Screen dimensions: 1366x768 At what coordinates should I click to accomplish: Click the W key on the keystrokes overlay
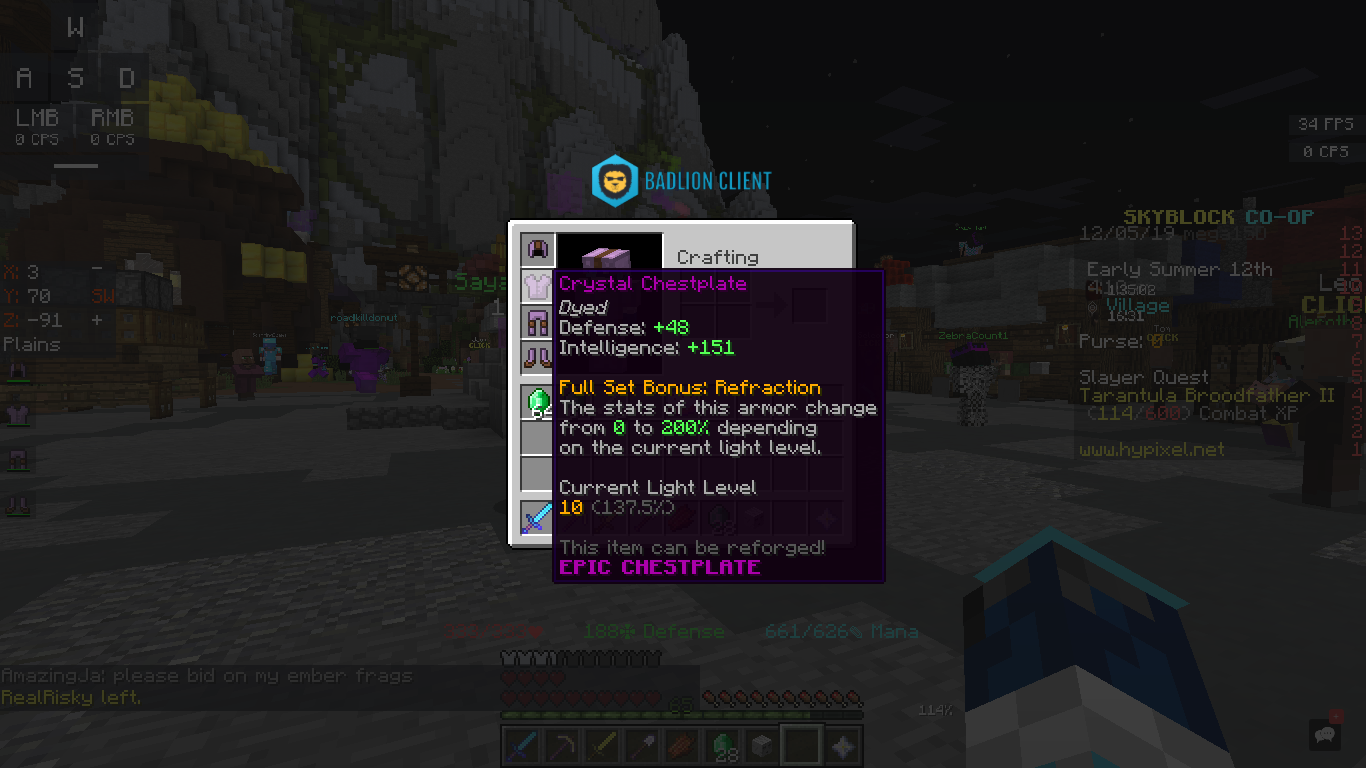pyautogui.click(x=75, y=27)
